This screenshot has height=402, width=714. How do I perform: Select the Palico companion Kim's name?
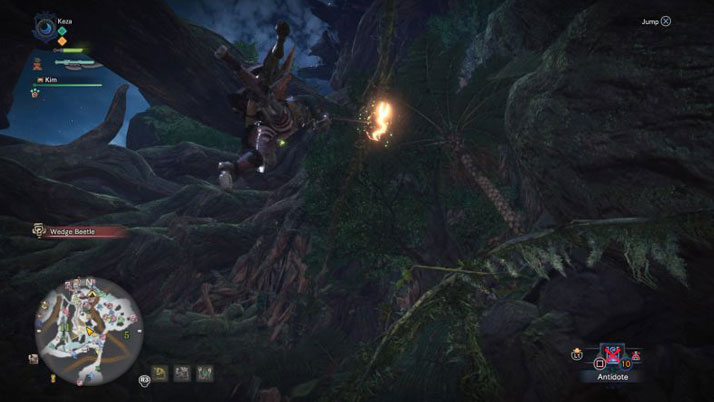(x=51, y=78)
